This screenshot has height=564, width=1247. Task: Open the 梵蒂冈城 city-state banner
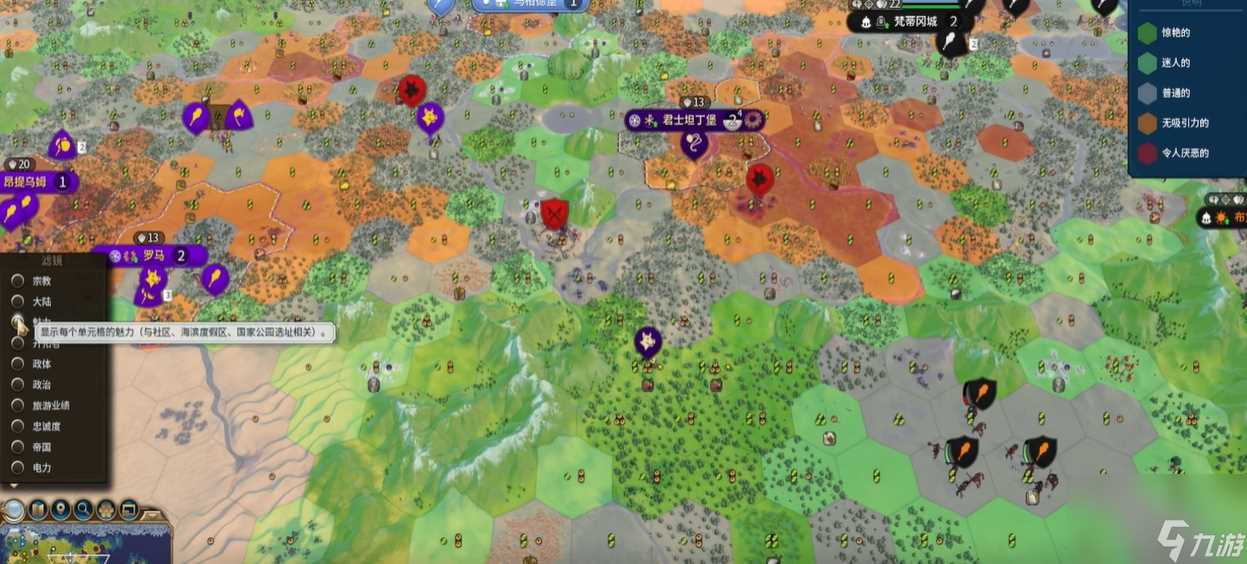tap(917, 21)
